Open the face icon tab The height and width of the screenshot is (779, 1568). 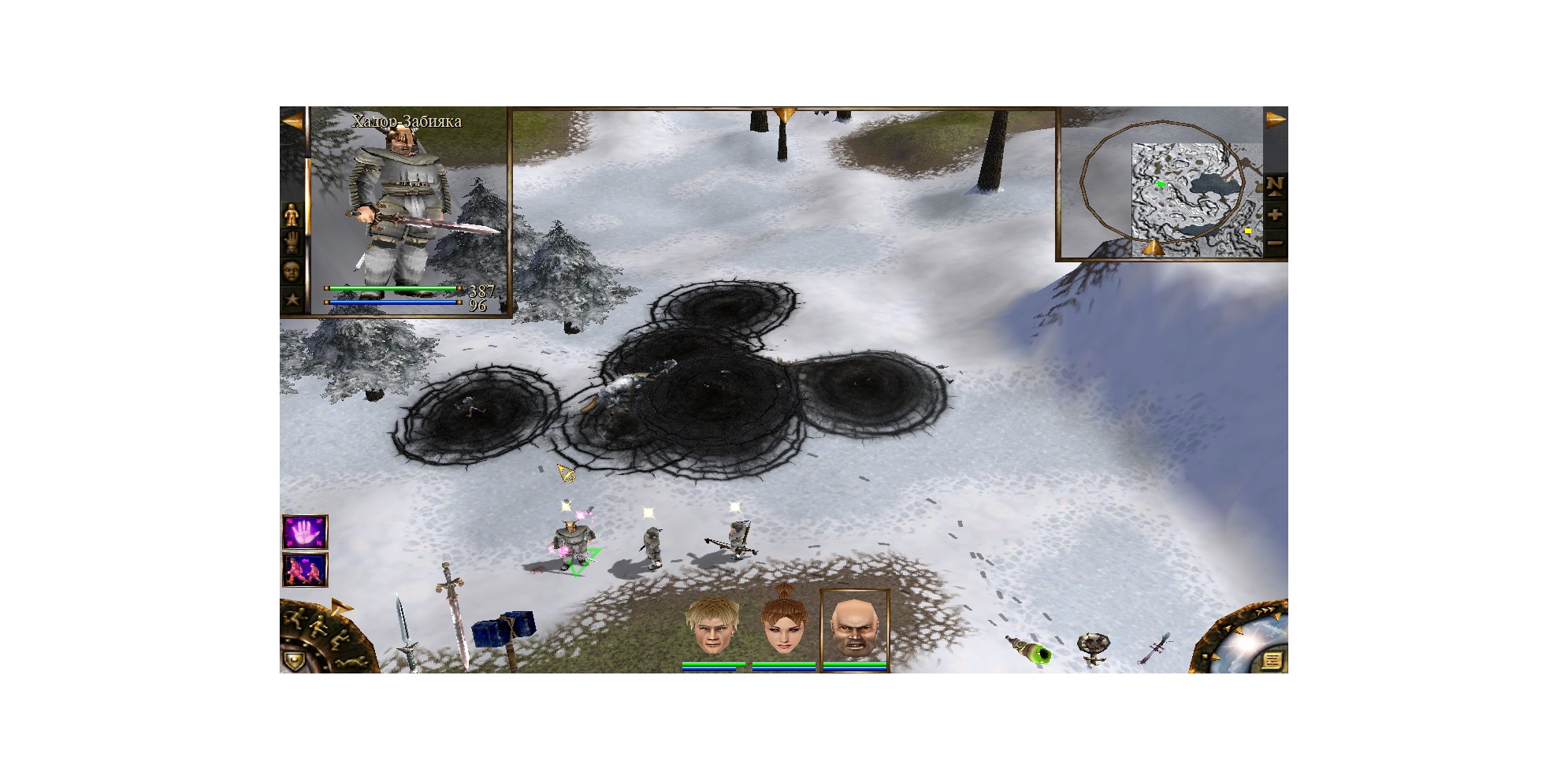[x=292, y=271]
